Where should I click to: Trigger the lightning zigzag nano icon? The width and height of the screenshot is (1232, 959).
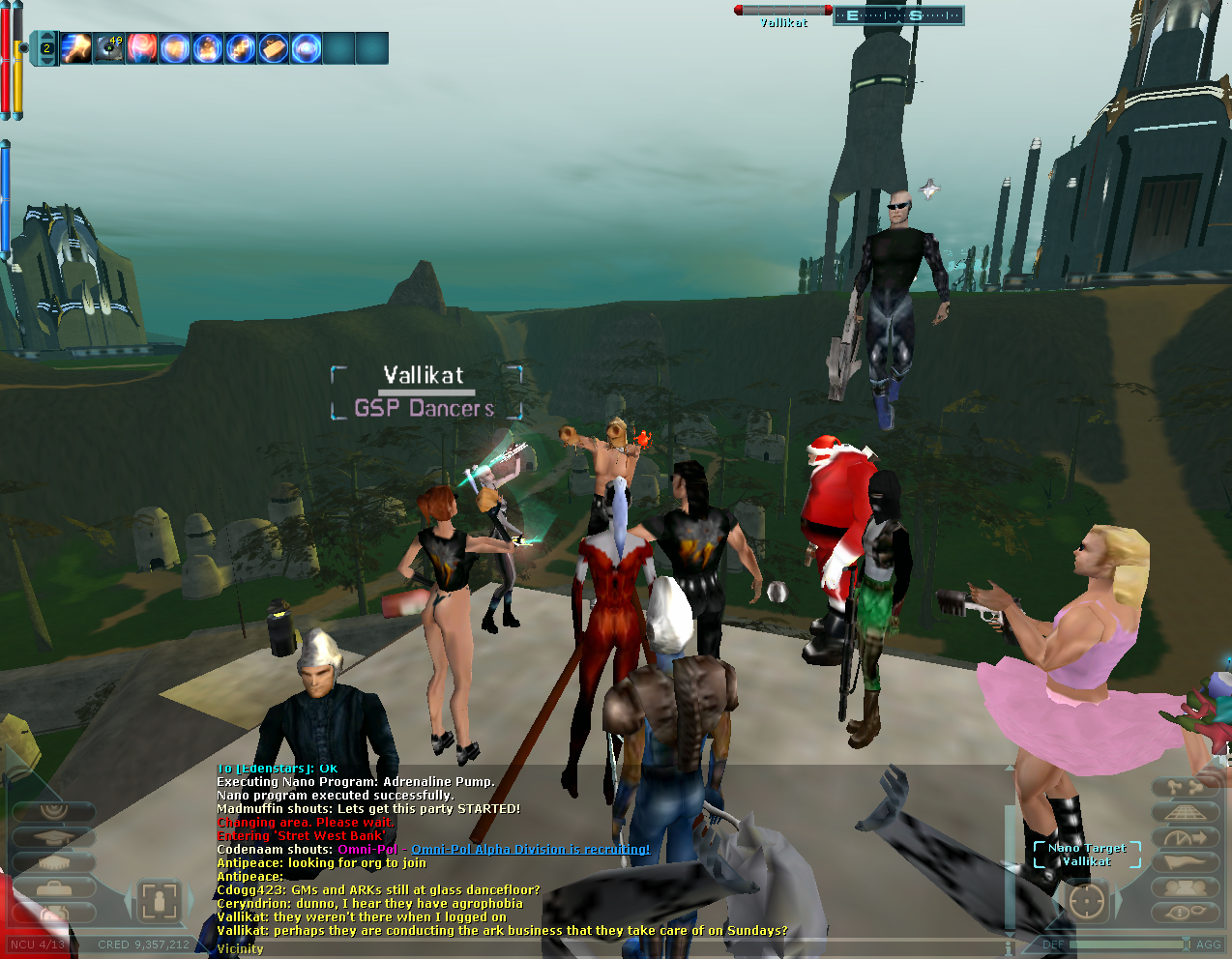click(241, 48)
